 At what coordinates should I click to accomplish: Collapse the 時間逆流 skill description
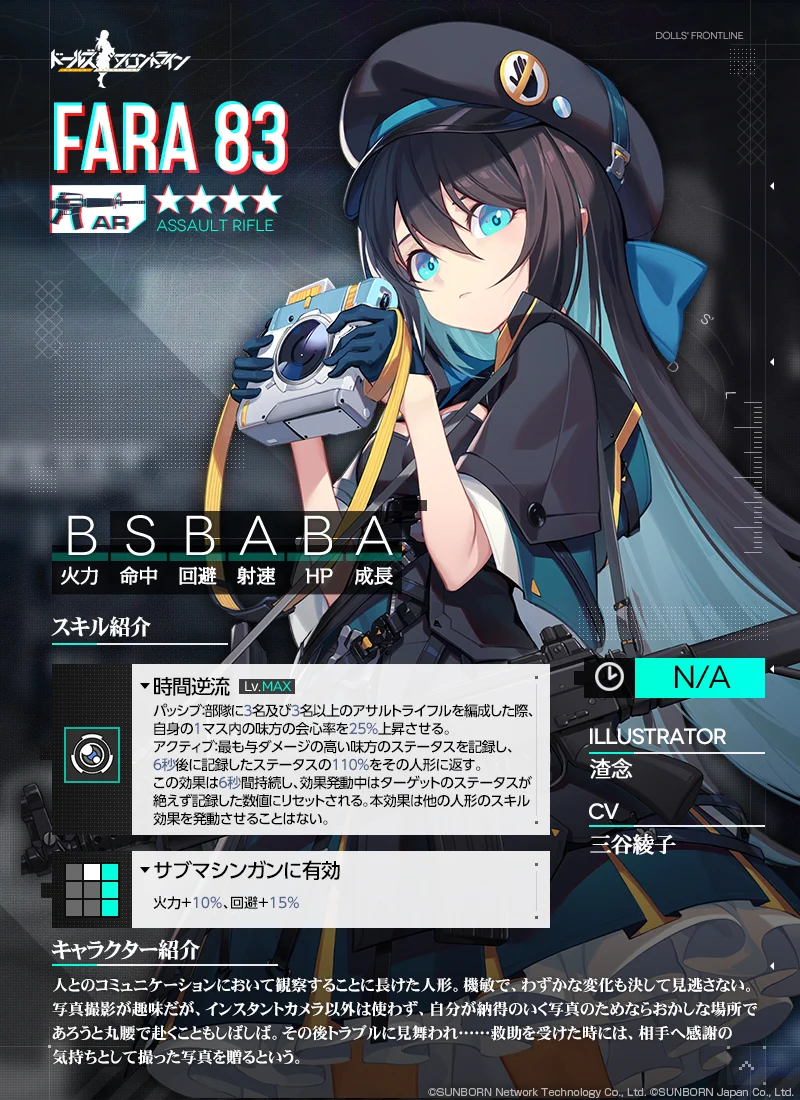pos(146,687)
